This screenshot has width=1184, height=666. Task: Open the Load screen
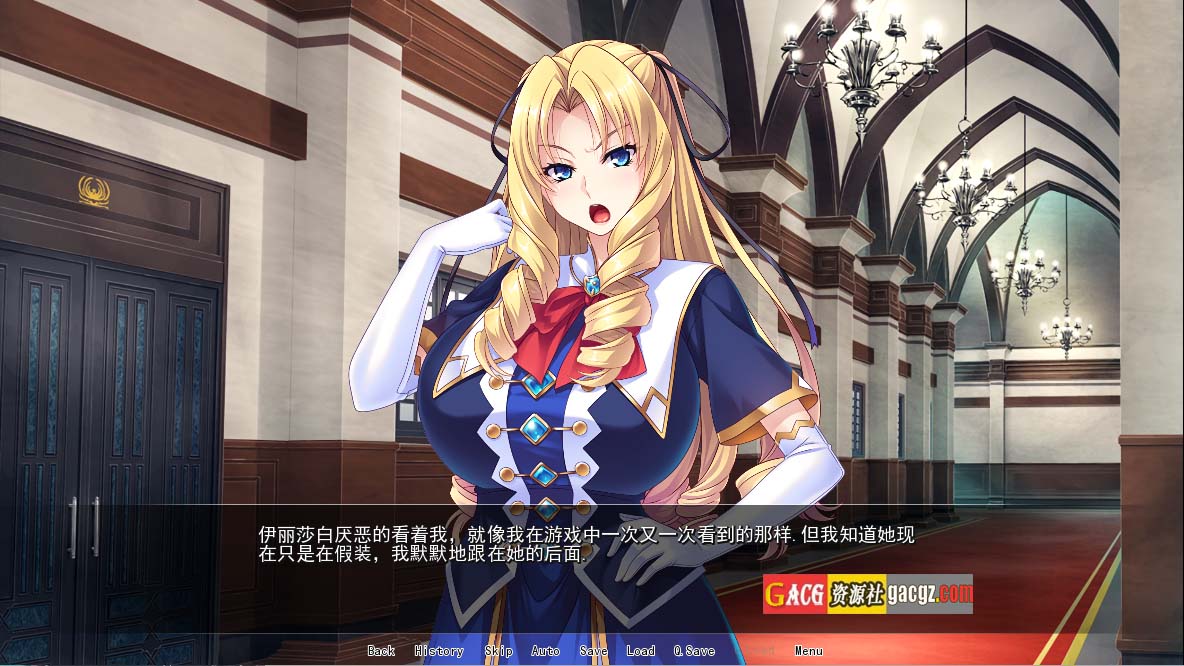tap(640, 651)
